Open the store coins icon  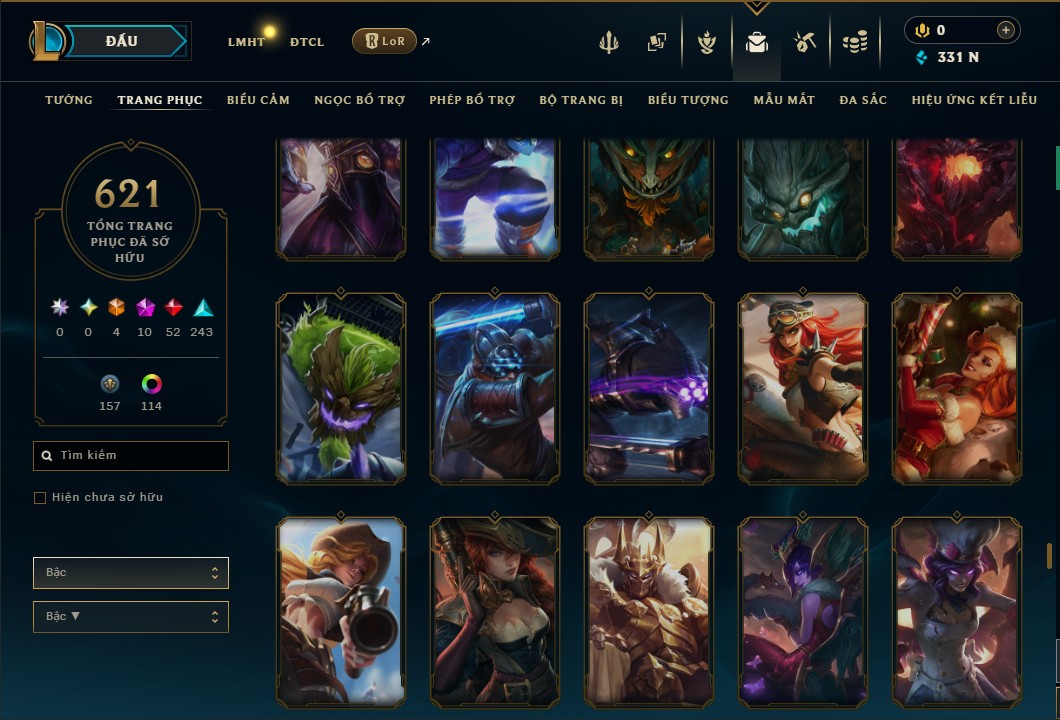[854, 42]
